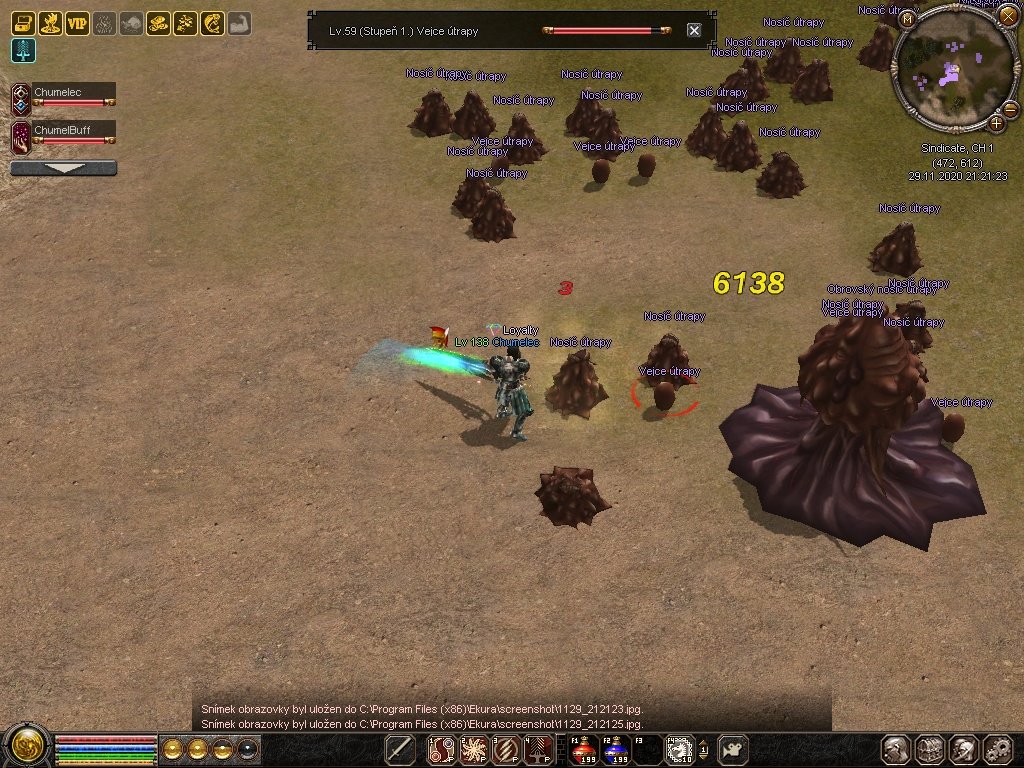Click the teal sword buff icon
This screenshot has height=768, width=1024.
(x=23, y=51)
